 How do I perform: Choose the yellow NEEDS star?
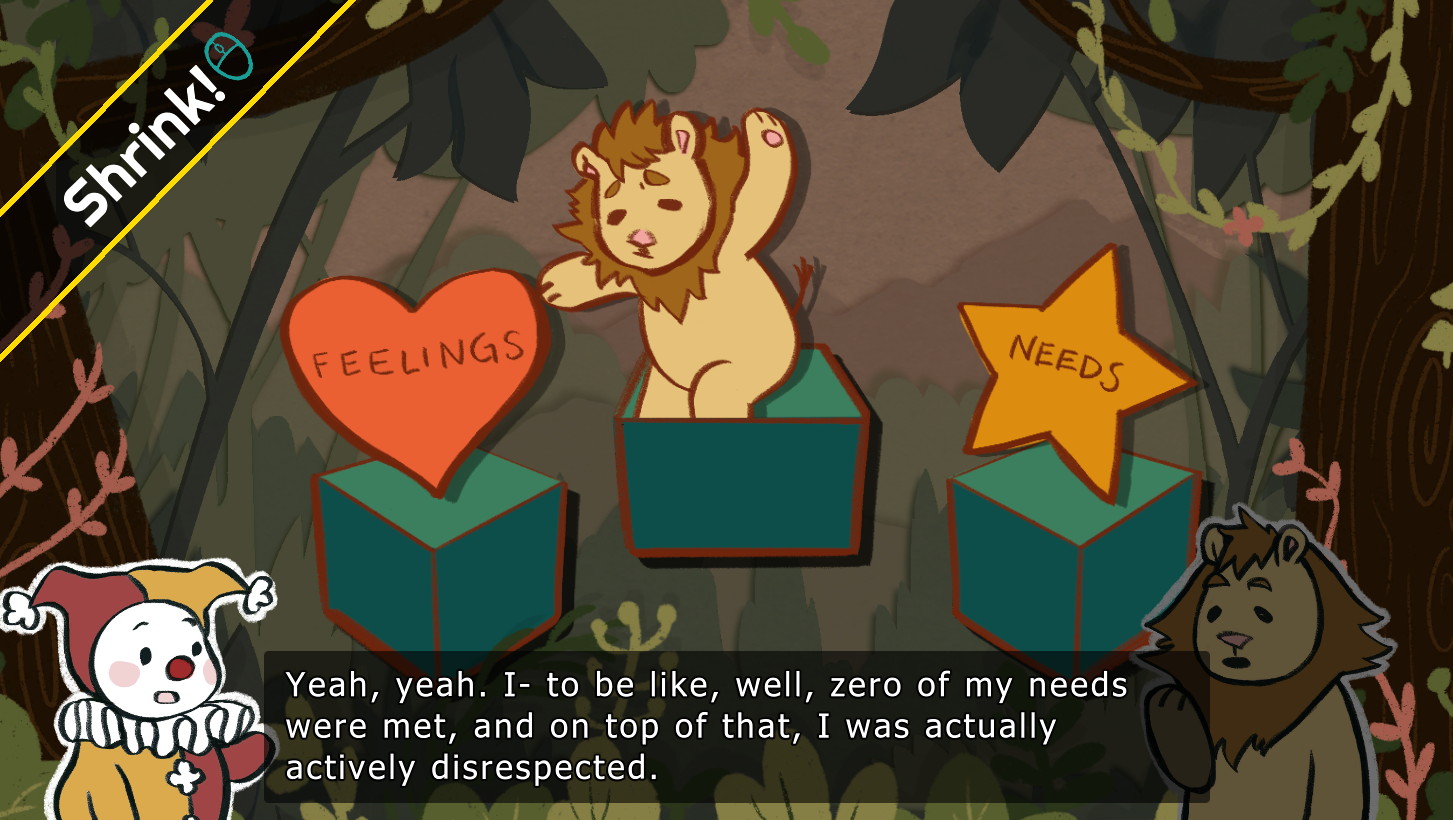[1070, 370]
